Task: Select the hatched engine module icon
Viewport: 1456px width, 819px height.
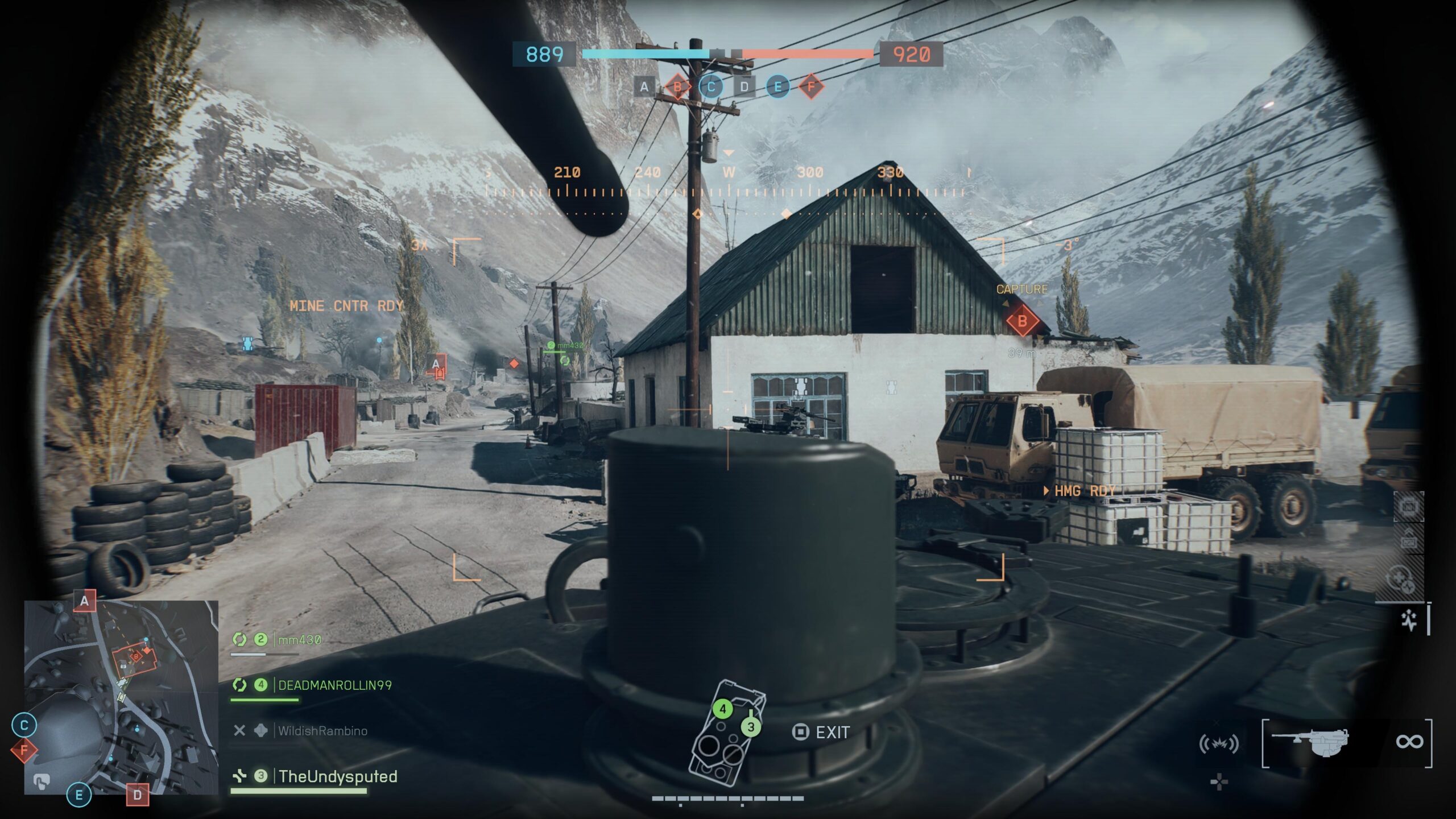Action: click(x=1409, y=506)
